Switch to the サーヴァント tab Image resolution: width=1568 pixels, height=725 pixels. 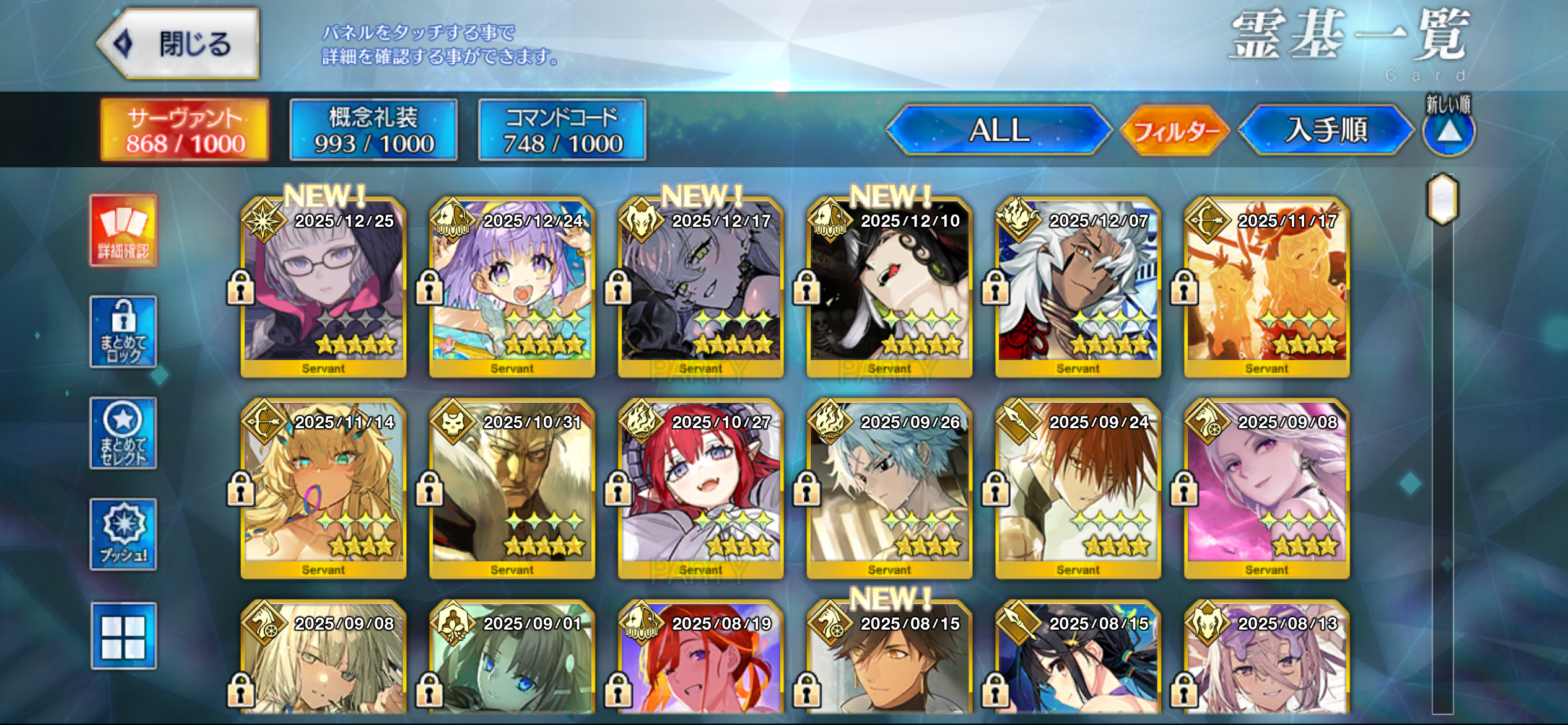(185, 130)
